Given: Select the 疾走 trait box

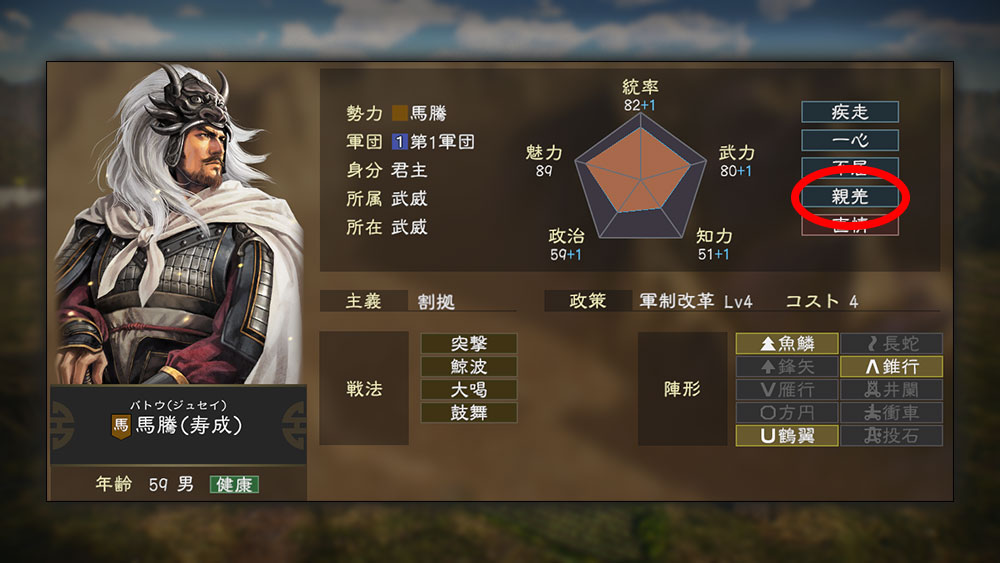Looking at the screenshot, I should [x=850, y=112].
